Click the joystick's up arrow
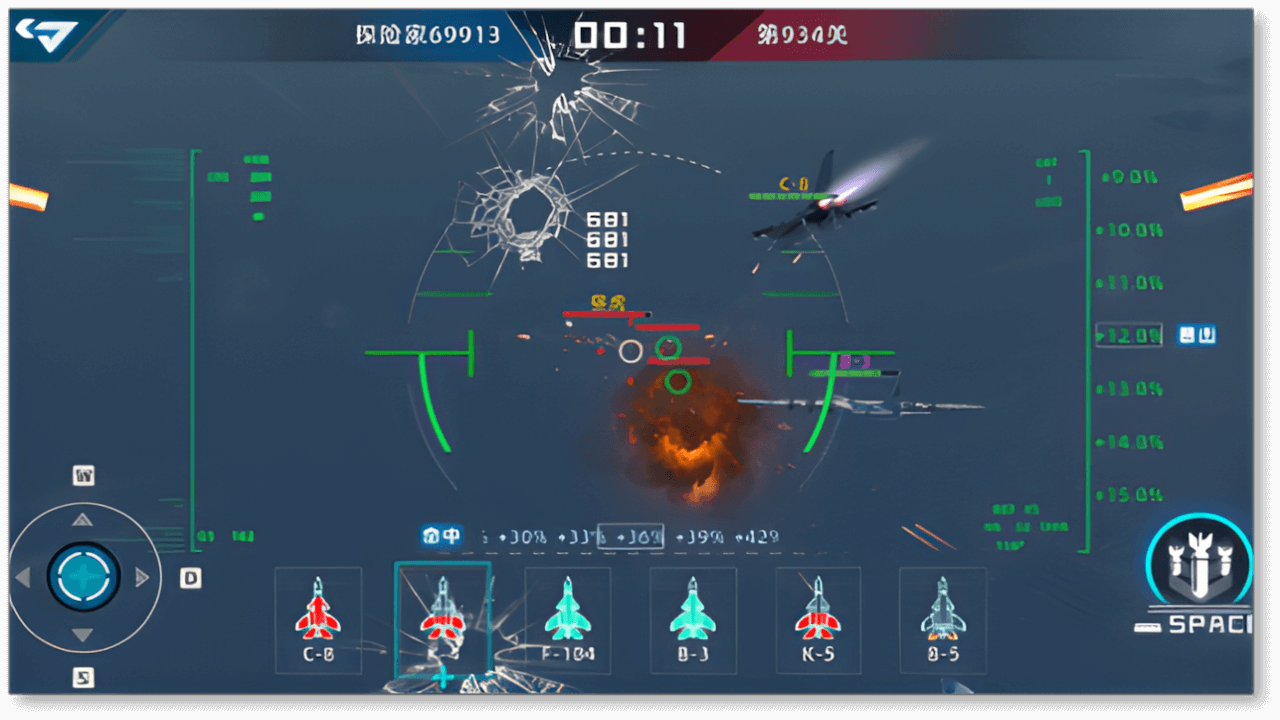Viewport: 1280px width, 720px height. pyautogui.click(x=83, y=519)
